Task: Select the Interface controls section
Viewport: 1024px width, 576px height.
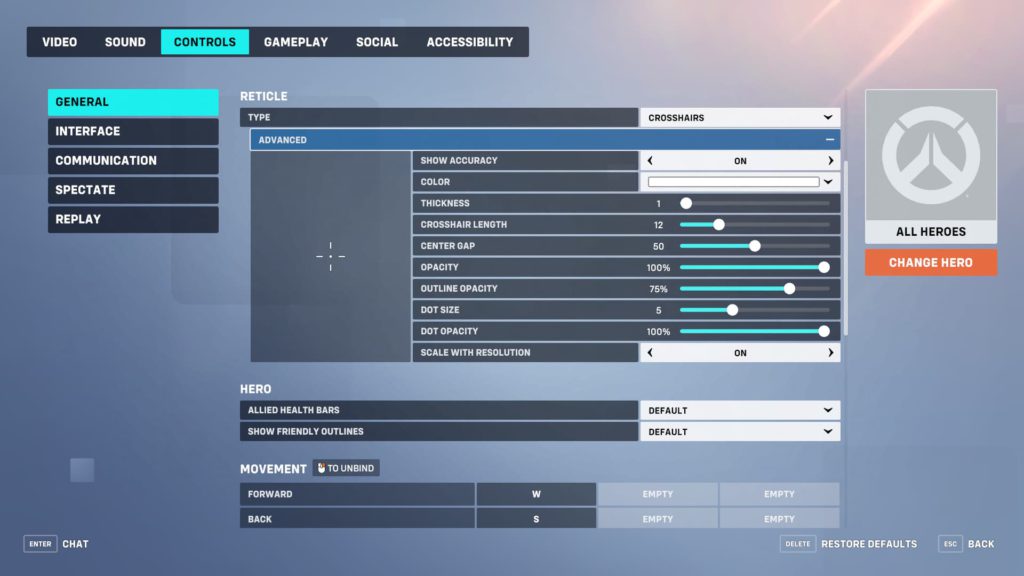Action: [x=133, y=131]
